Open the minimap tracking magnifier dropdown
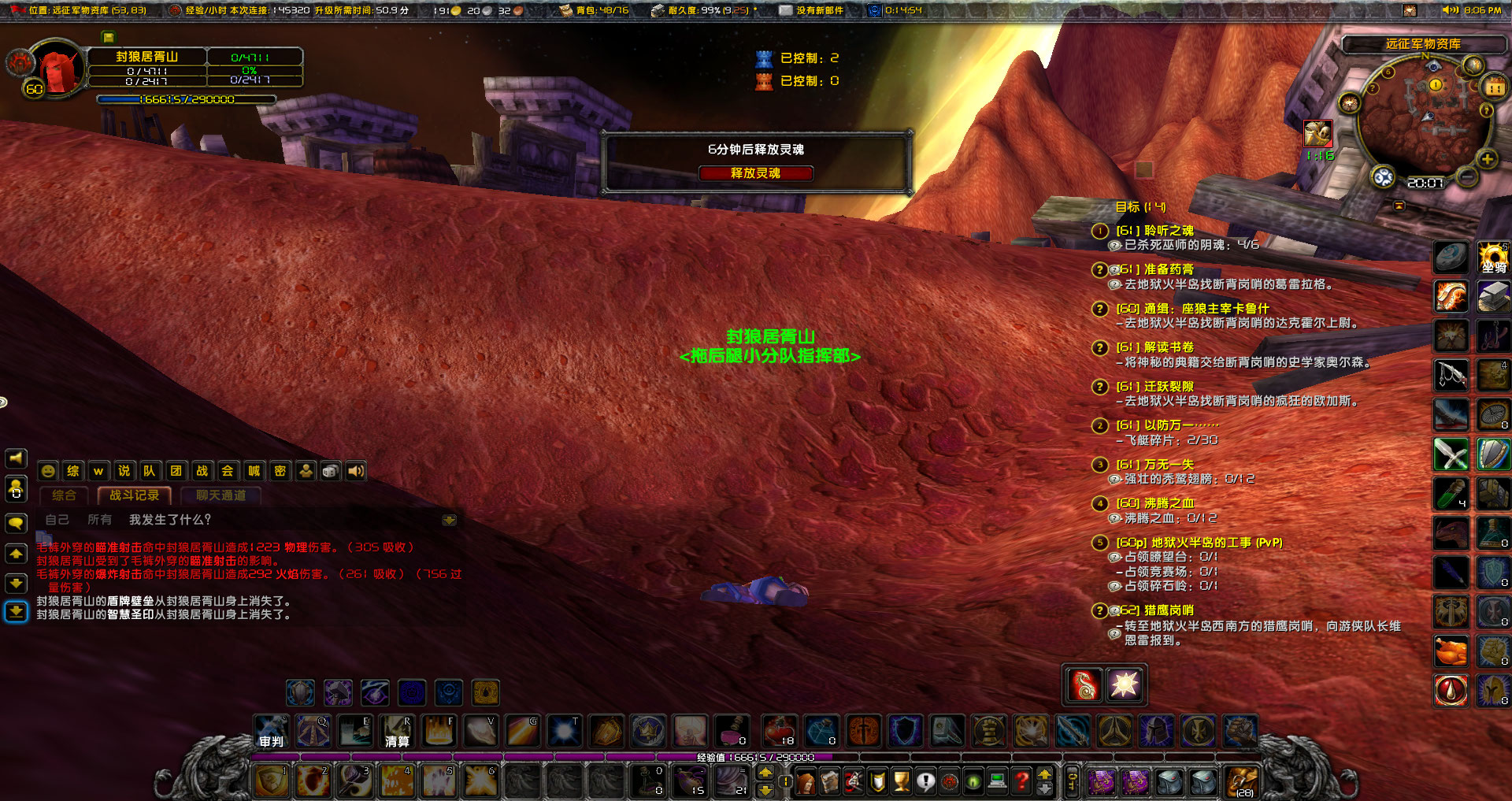 [x=1384, y=178]
